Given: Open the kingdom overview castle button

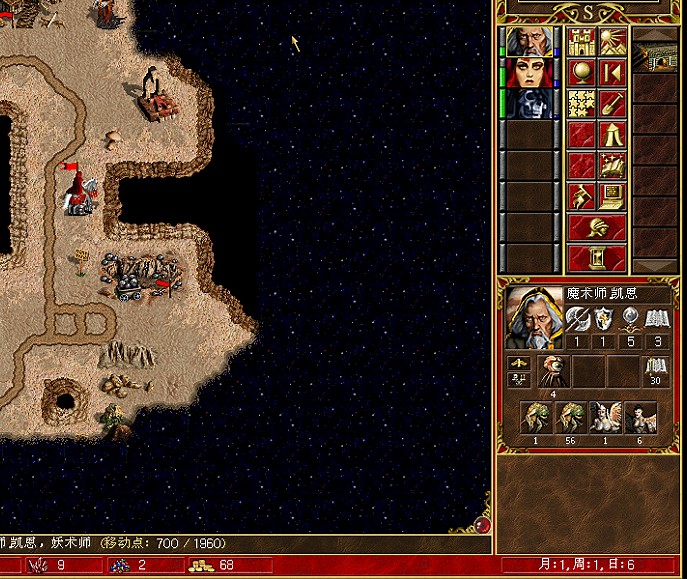Looking at the screenshot, I should pyautogui.click(x=582, y=42).
